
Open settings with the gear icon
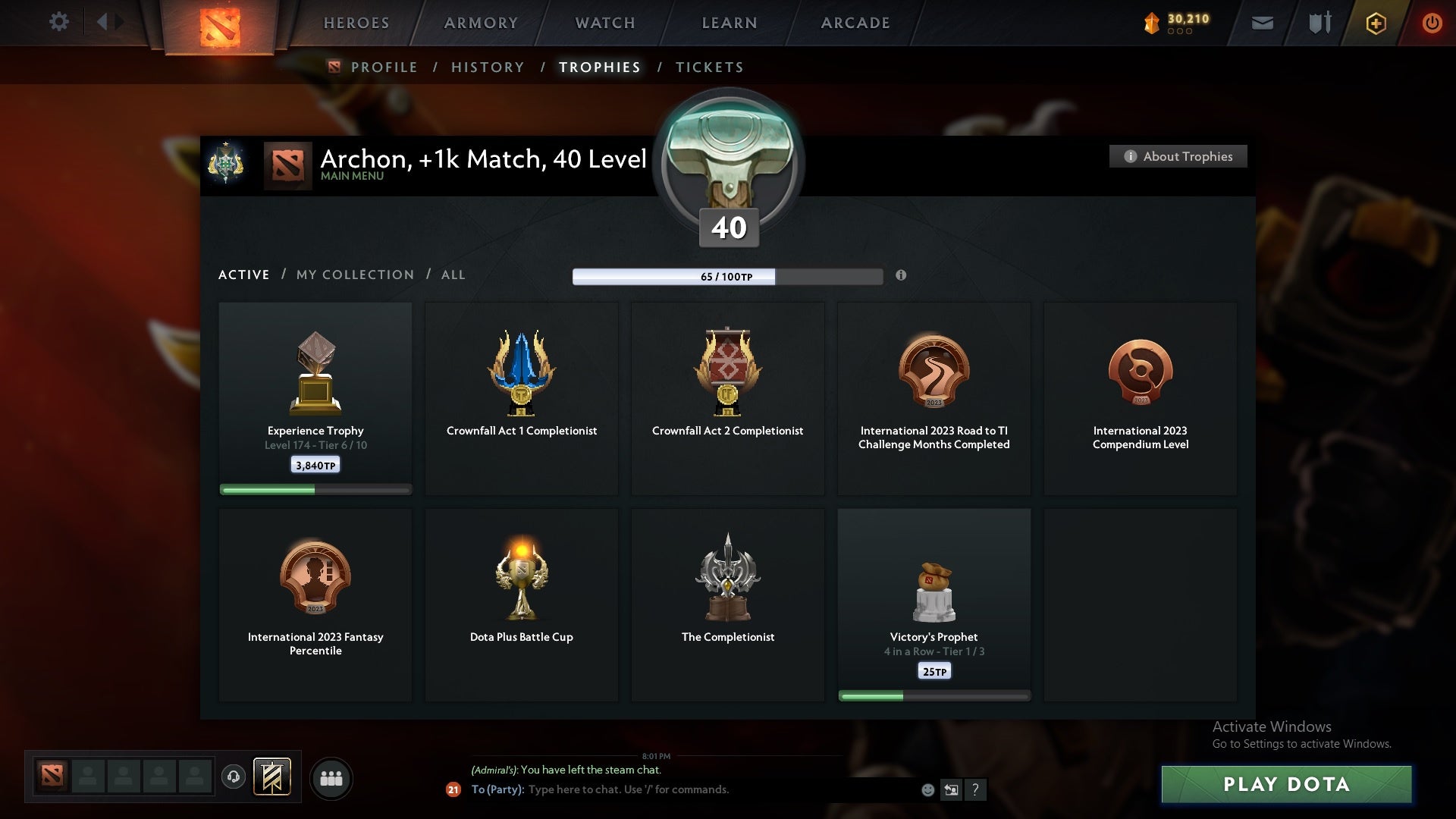click(59, 22)
